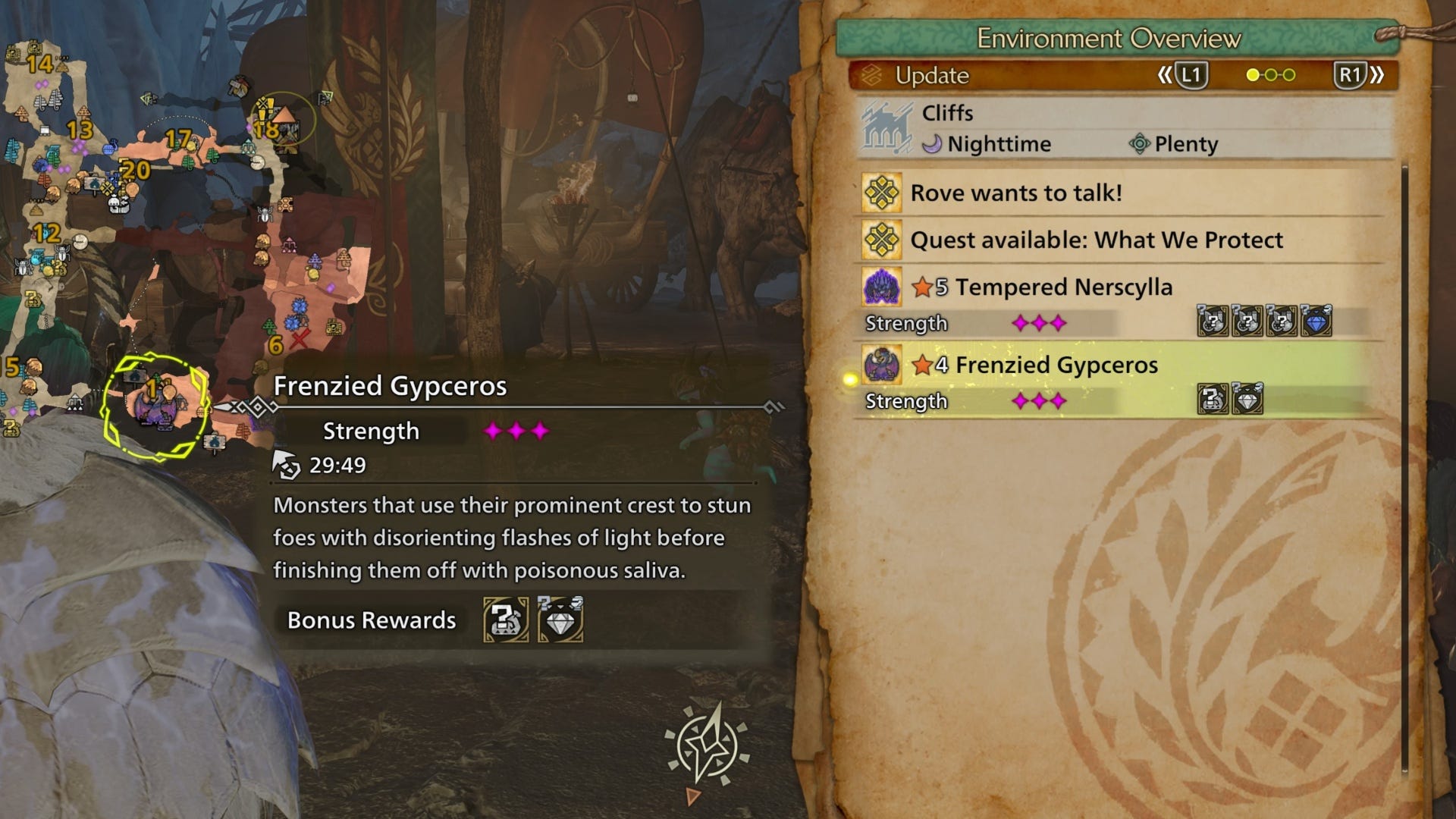Screen dimensions: 1456x819
Task: Click the camp marker at area 18
Action: [282, 121]
